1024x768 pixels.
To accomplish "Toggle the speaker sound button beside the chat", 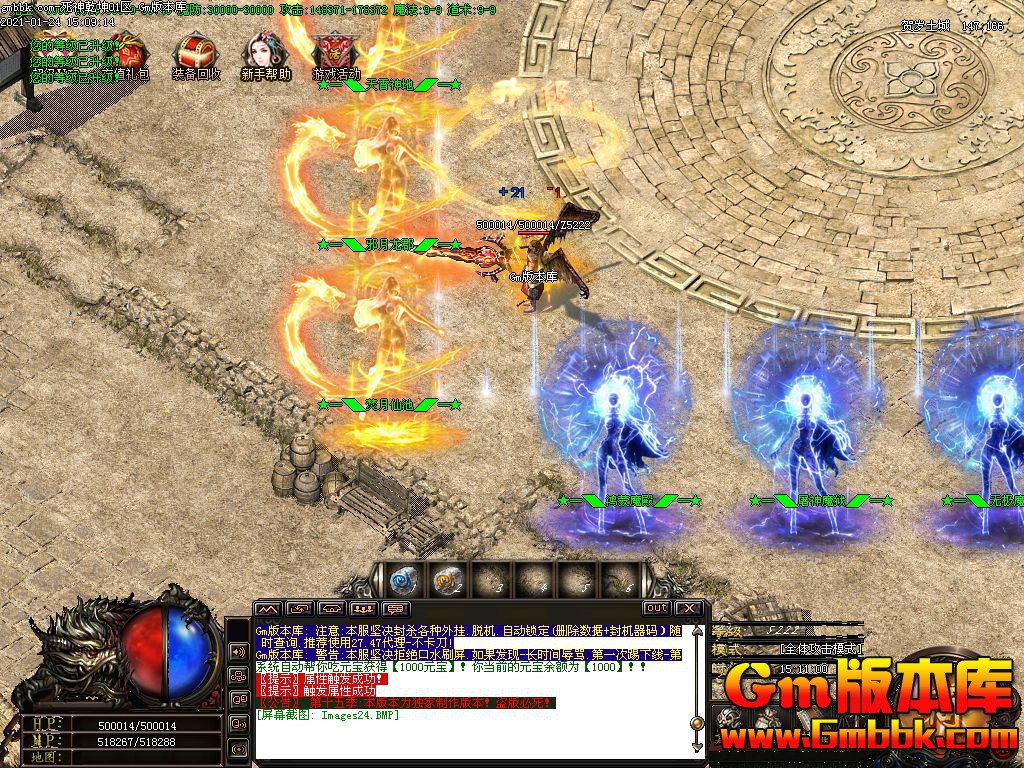I will click(x=239, y=651).
